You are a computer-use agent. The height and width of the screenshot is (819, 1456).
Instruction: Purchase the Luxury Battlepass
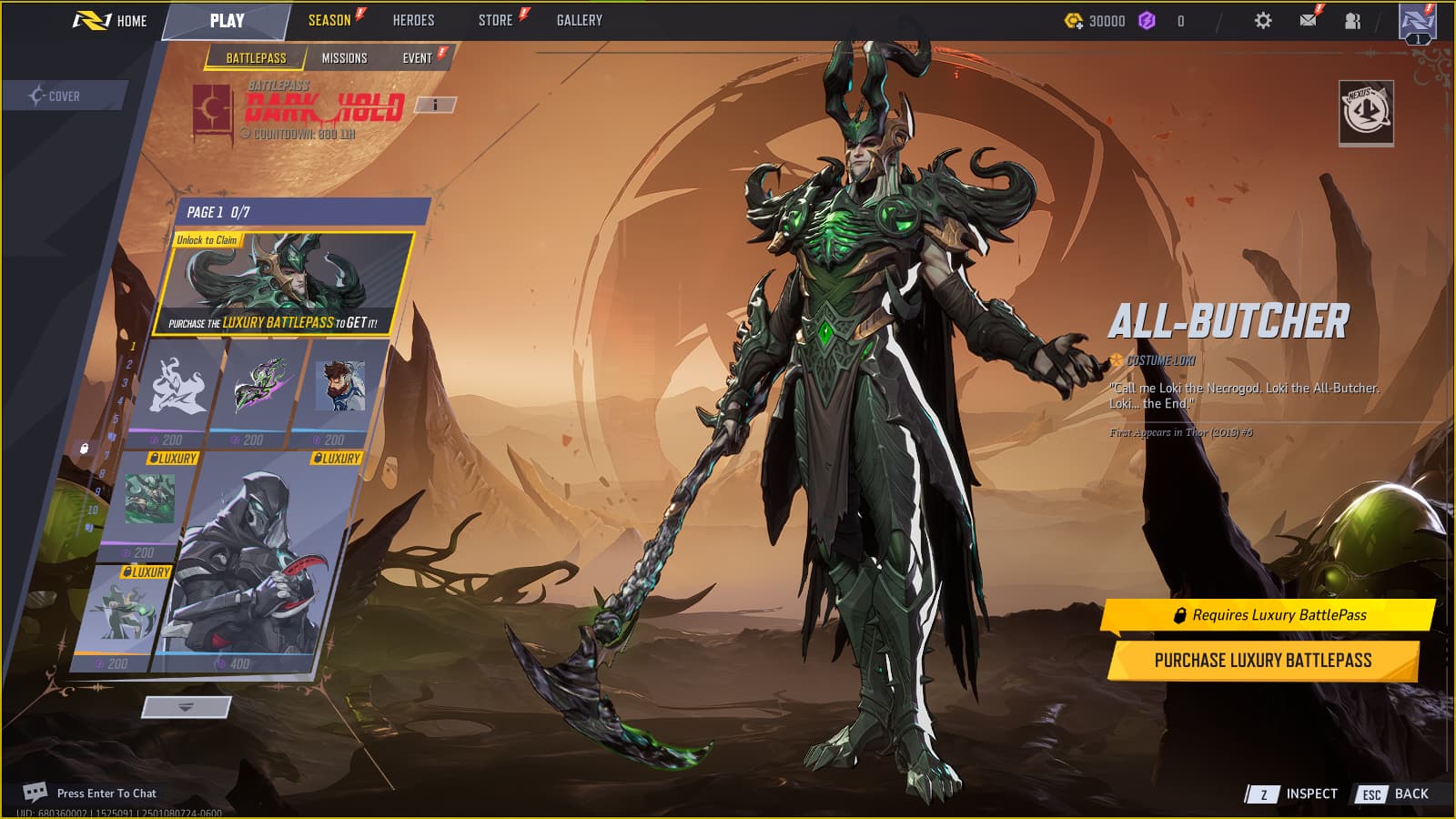(x=1262, y=661)
